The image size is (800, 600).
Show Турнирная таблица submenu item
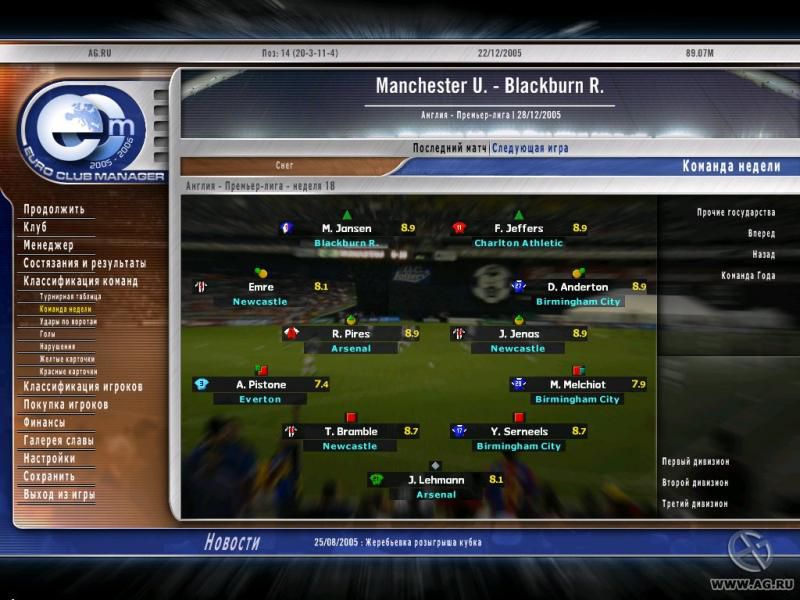(x=69, y=297)
